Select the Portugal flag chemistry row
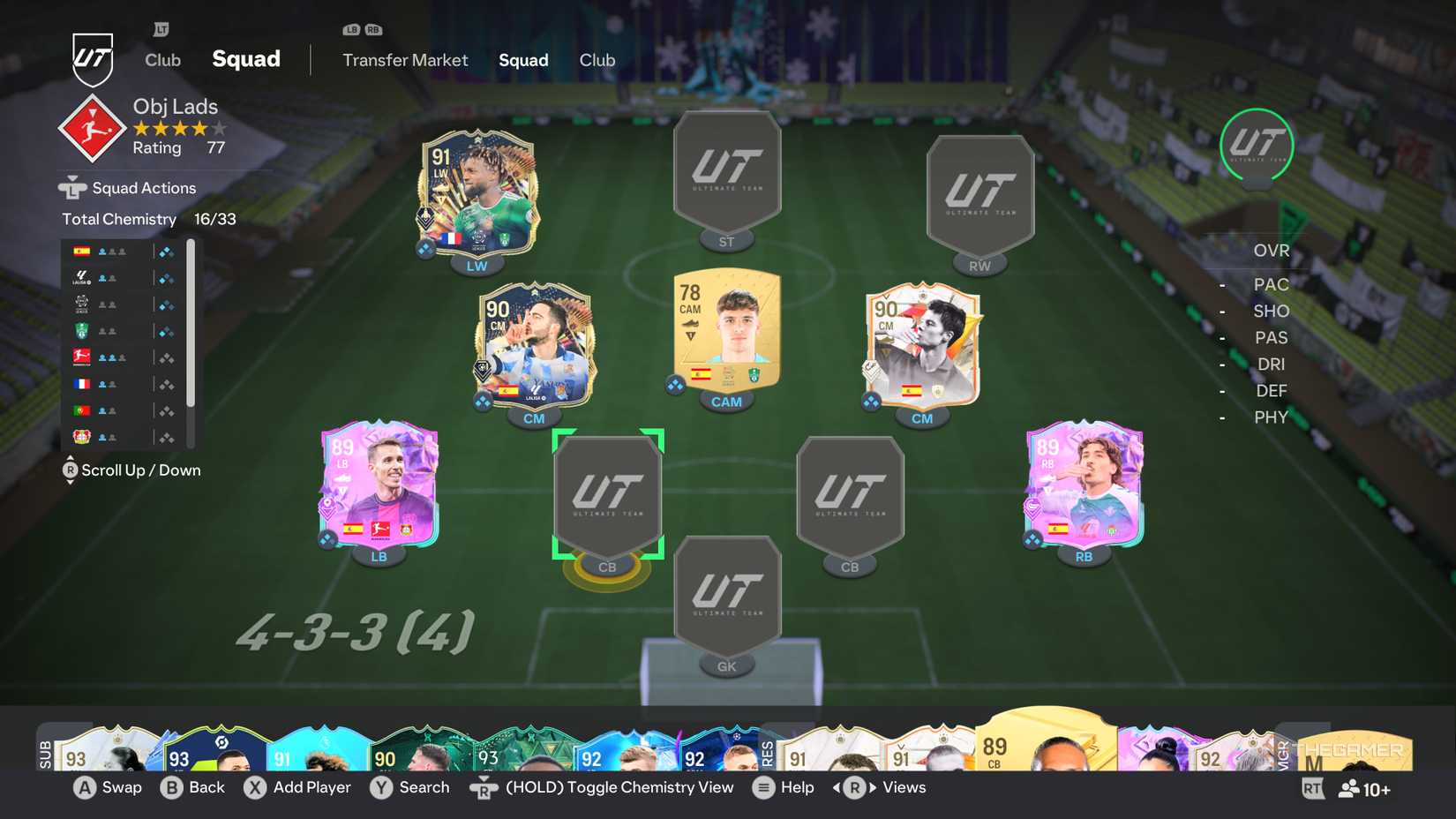Screen dimensions: 1456x819 (79, 409)
